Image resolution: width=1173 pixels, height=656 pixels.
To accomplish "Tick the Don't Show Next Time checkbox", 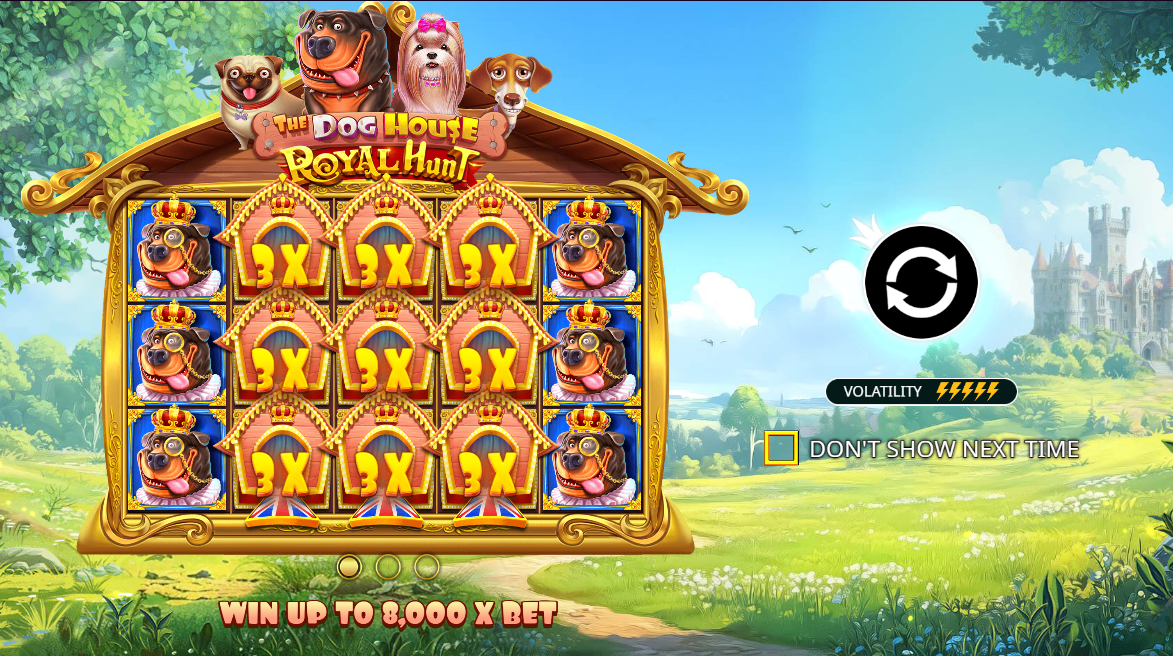I will [781, 448].
